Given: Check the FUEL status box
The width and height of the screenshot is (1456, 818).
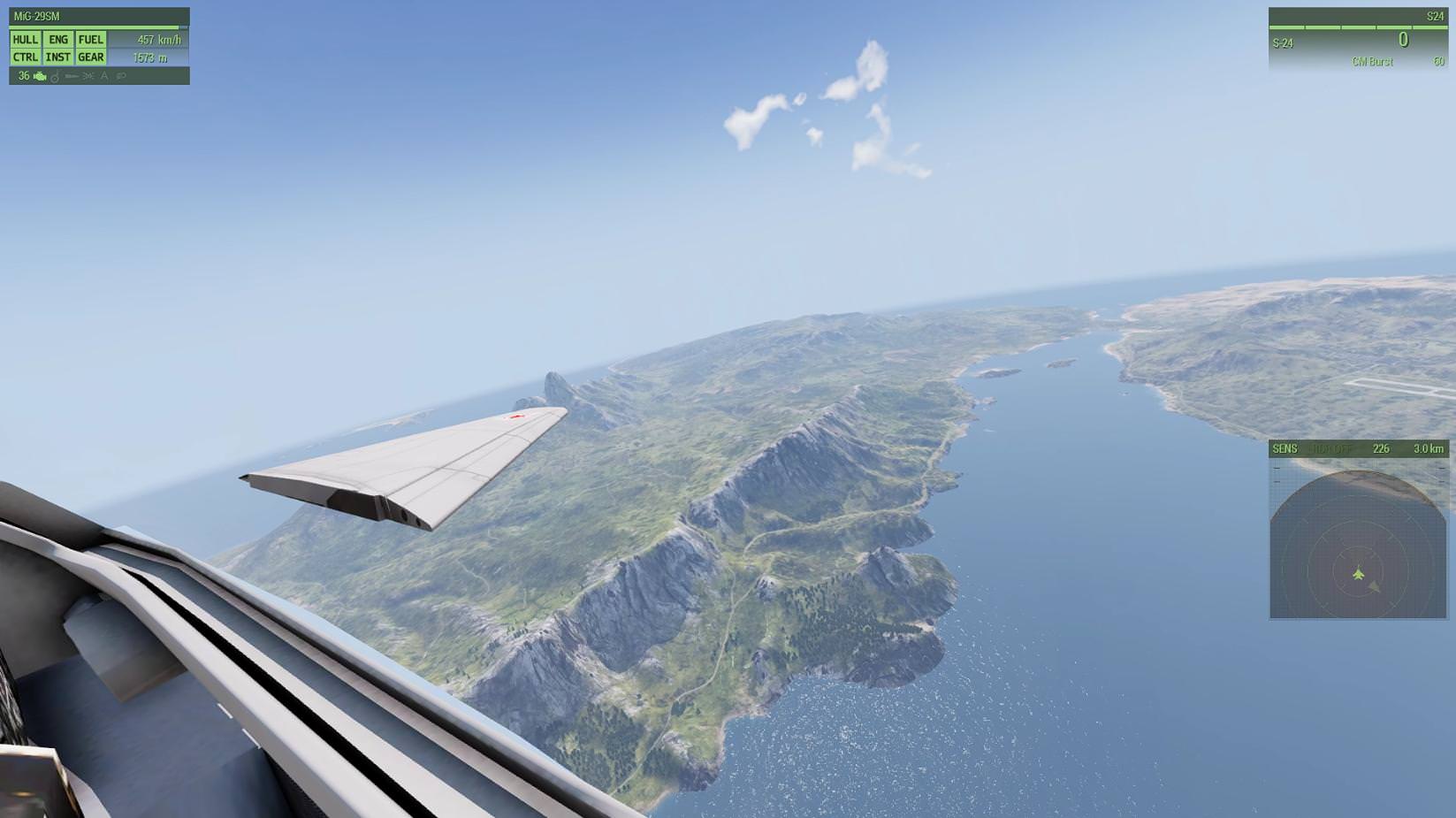Looking at the screenshot, I should 90,40.
